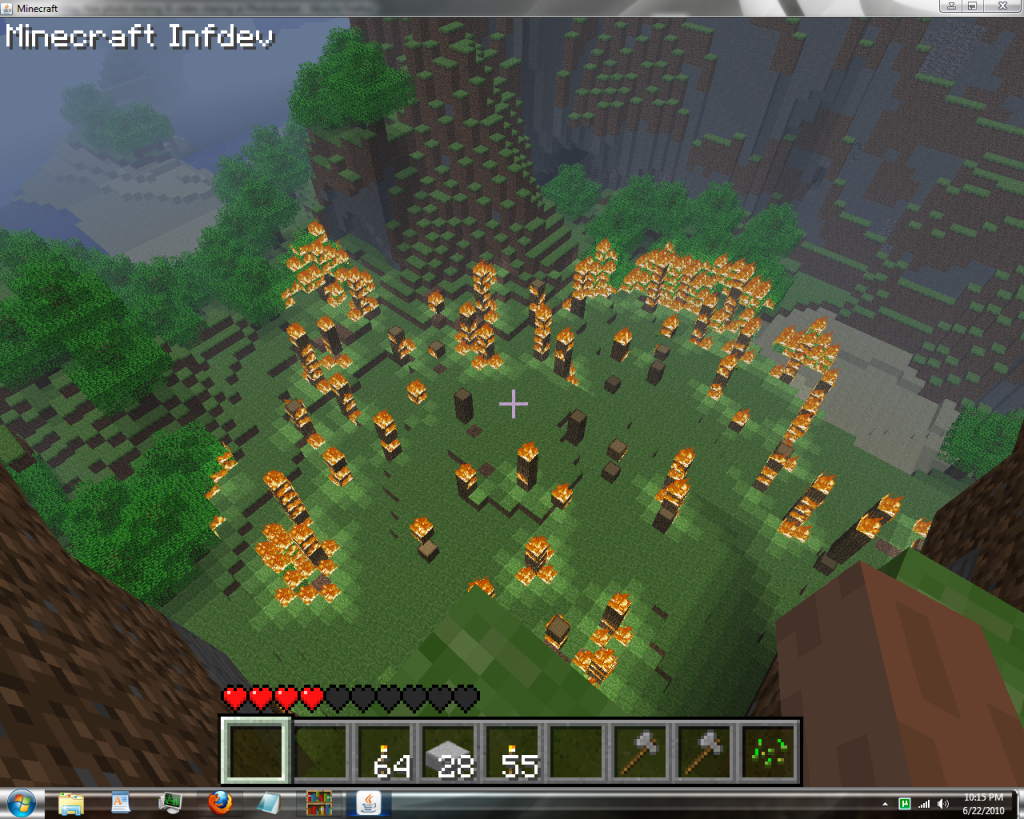
Task: Select the stack of 55 torches
Action: pos(513,751)
